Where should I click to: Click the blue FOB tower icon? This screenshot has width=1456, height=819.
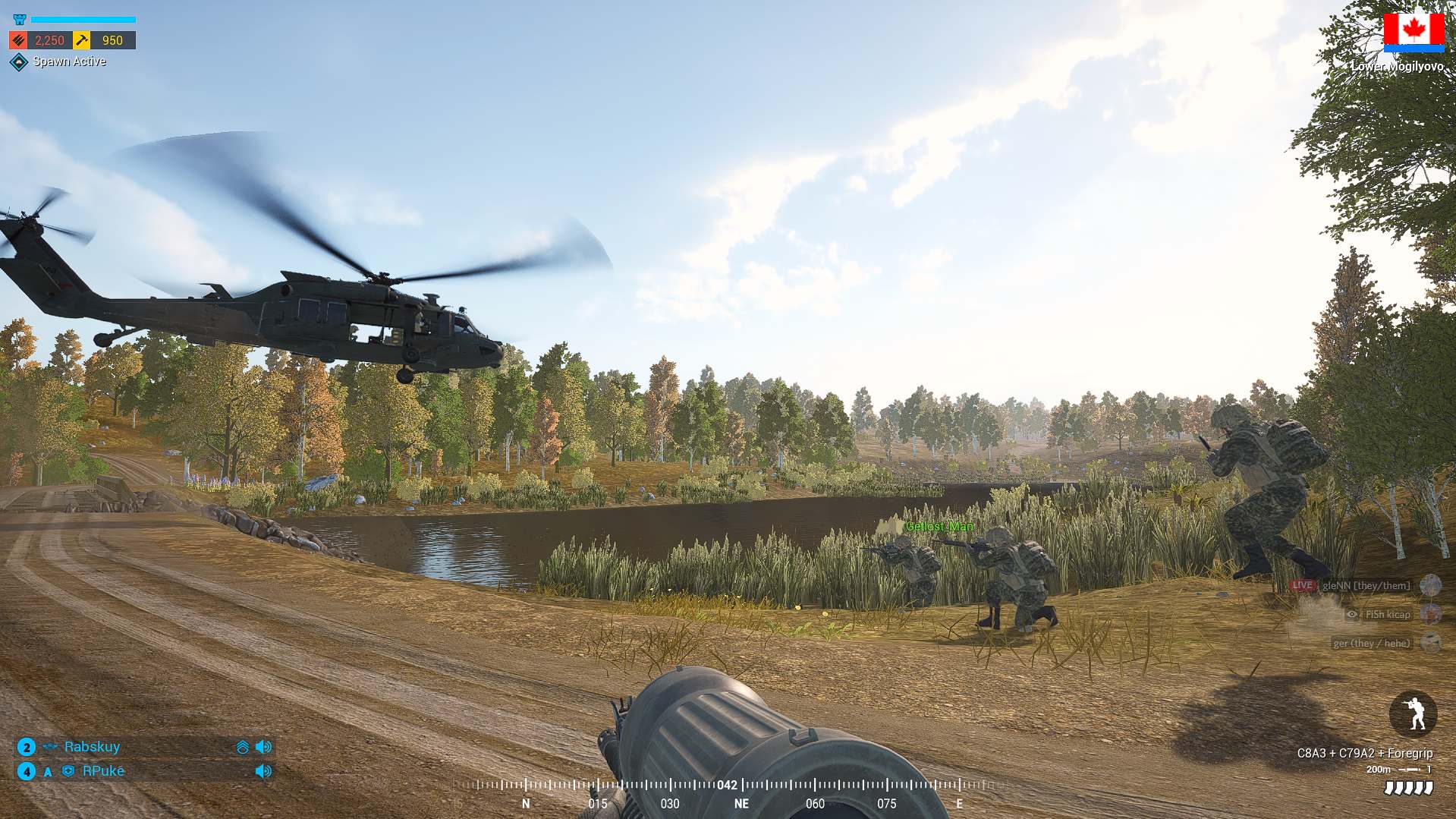pyautogui.click(x=20, y=20)
